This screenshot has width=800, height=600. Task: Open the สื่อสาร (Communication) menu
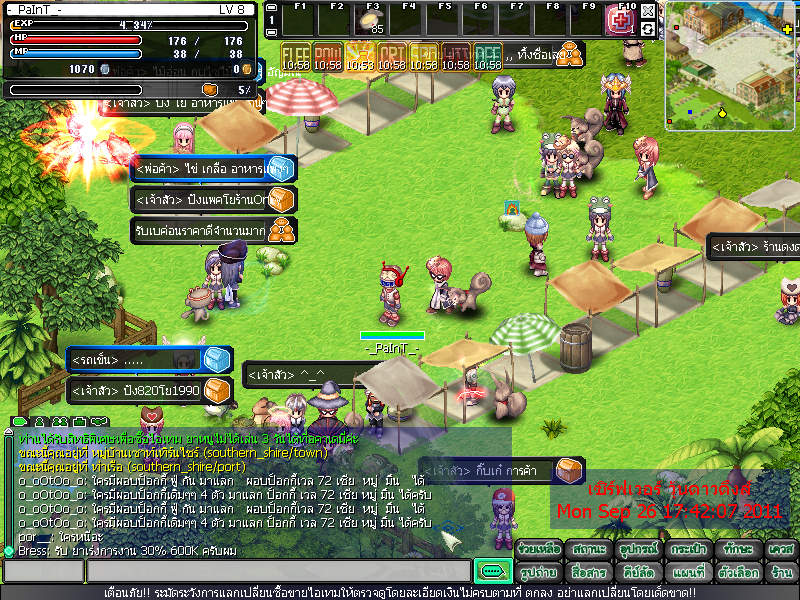(x=586, y=573)
